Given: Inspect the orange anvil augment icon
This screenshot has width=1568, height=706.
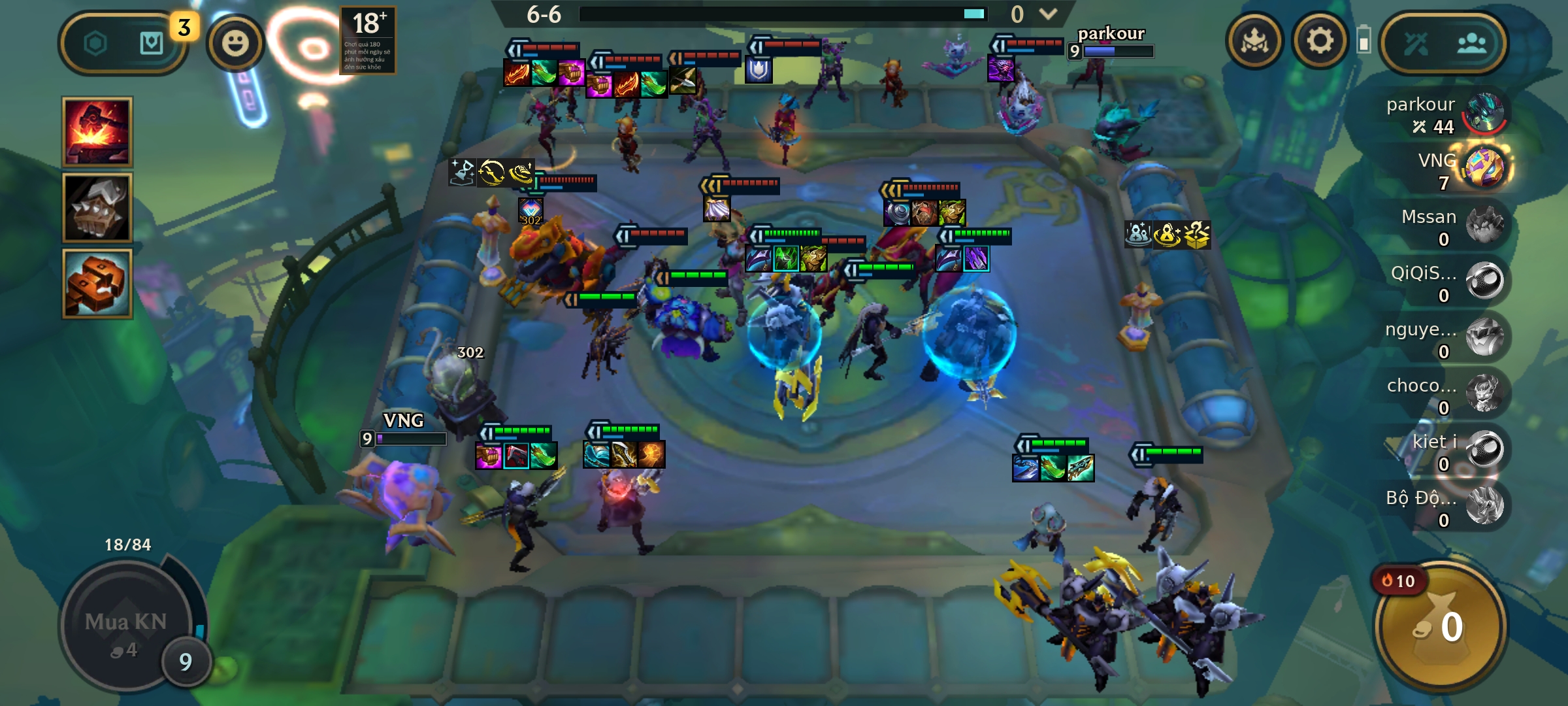Looking at the screenshot, I should [x=97, y=284].
